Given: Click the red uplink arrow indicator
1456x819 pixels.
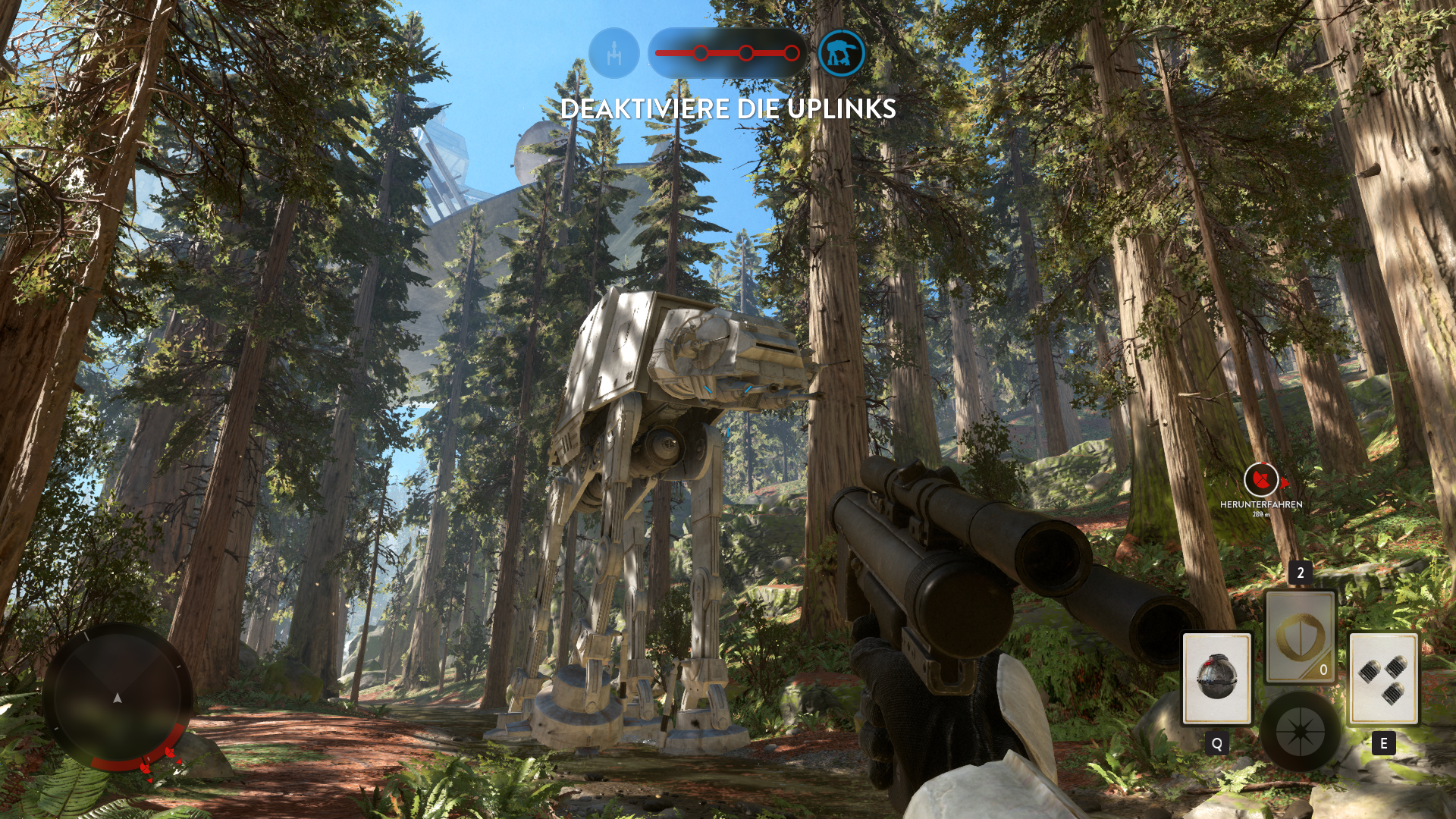Looking at the screenshot, I should tap(1284, 483).
